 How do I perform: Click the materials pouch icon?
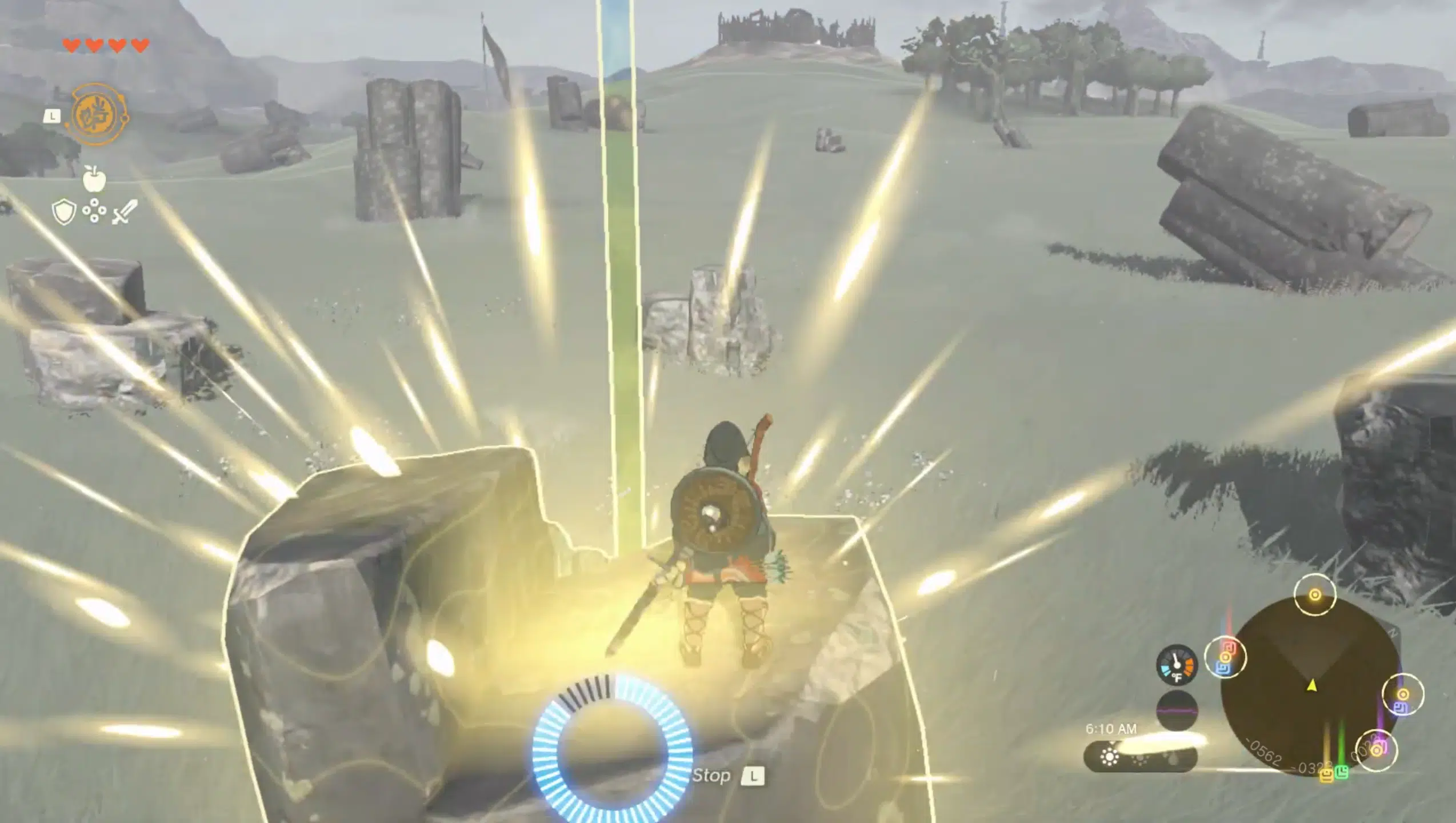tap(94, 209)
